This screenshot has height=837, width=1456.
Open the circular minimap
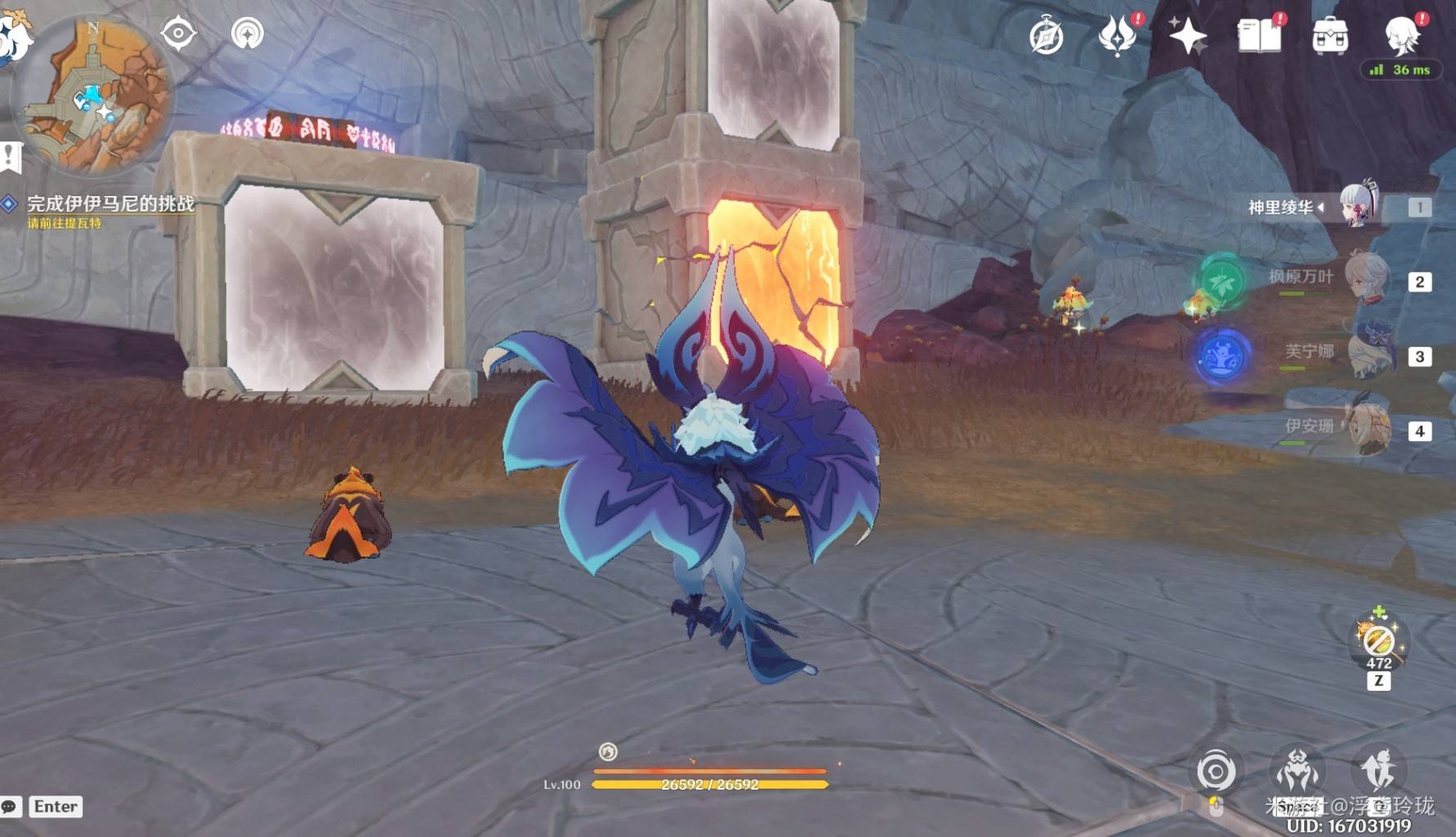(x=94, y=94)
